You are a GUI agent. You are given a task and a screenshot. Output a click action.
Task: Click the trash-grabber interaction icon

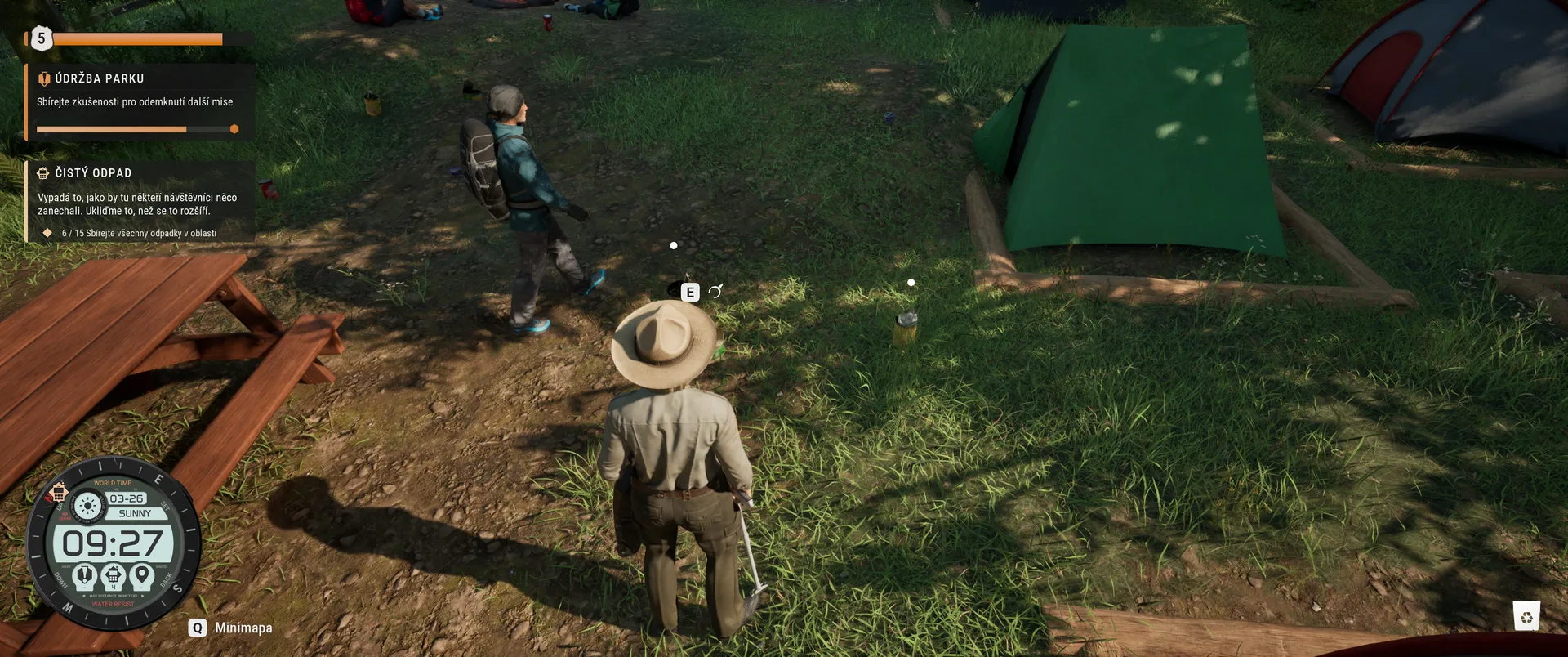click(x=715, y=292)
